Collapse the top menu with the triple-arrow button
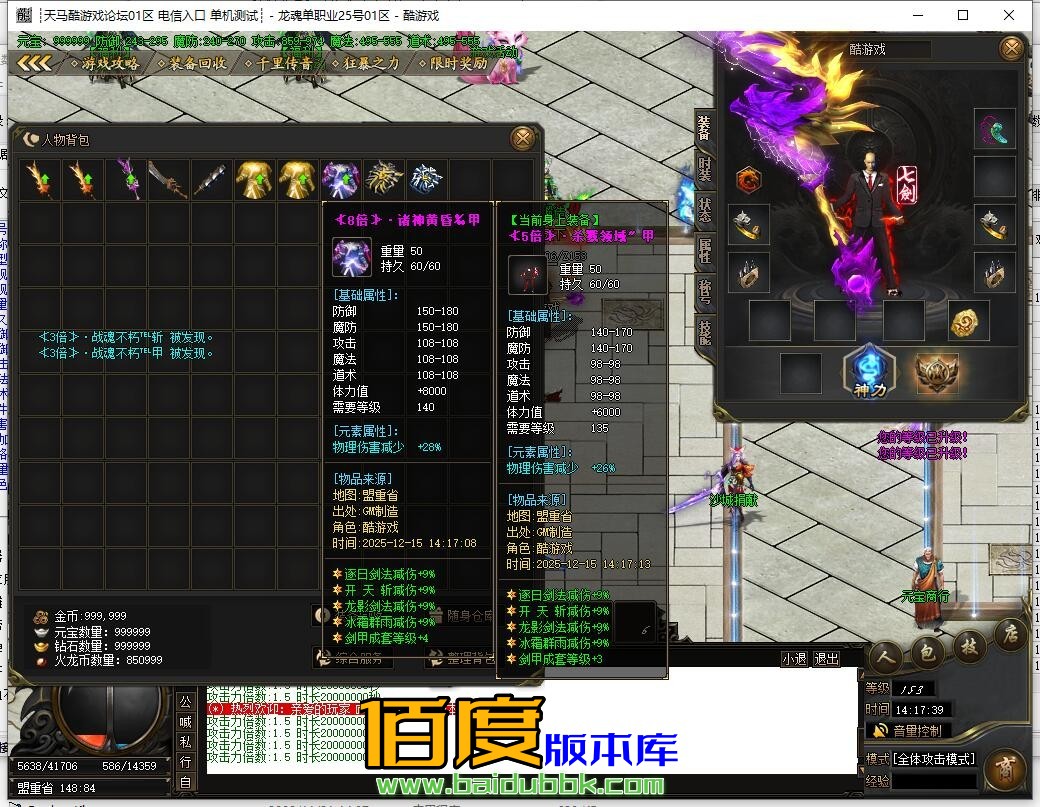1040x807 pixels. (x=34, y=63)
